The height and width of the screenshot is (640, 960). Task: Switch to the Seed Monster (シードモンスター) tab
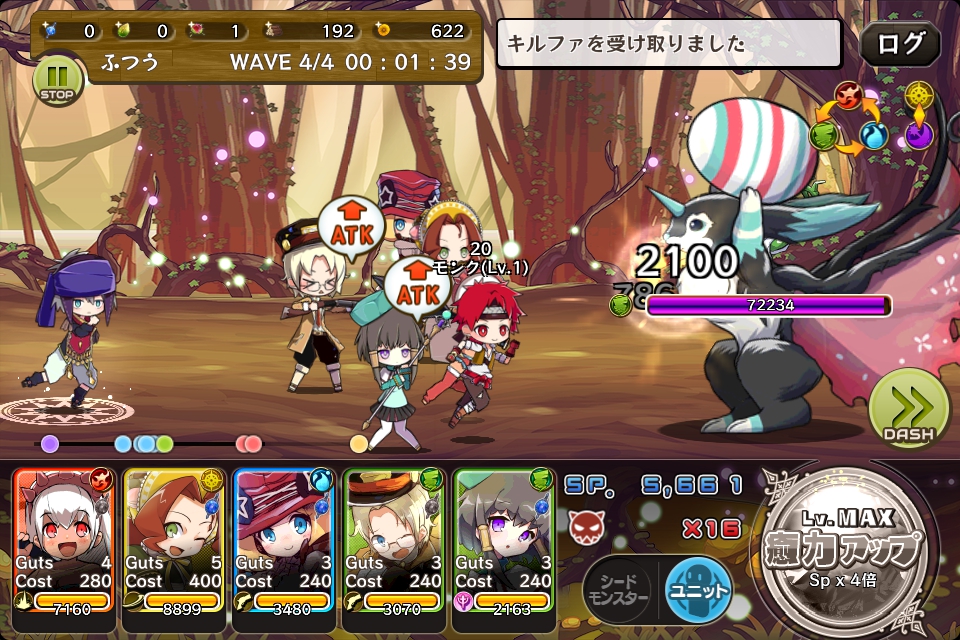coord(618,590)
